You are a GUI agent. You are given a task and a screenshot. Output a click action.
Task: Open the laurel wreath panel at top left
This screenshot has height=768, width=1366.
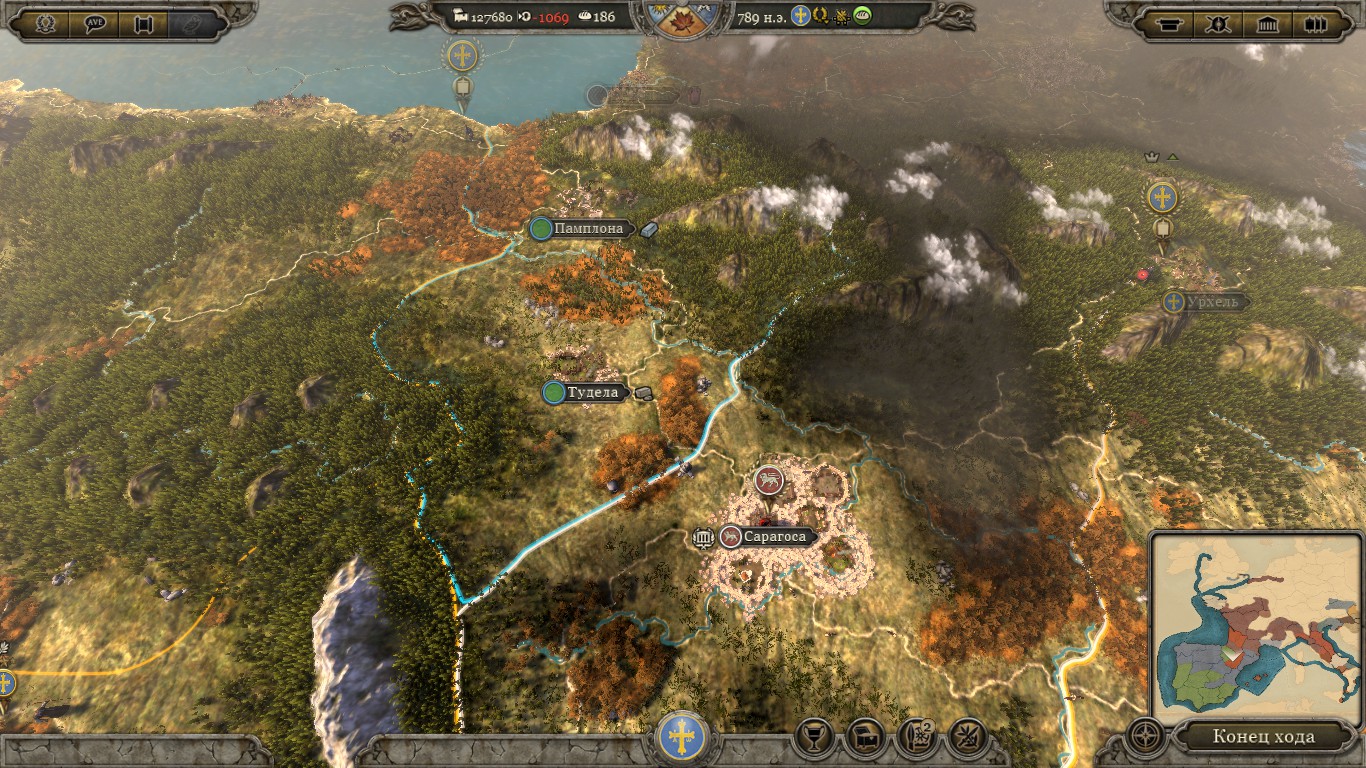(44, 25)
